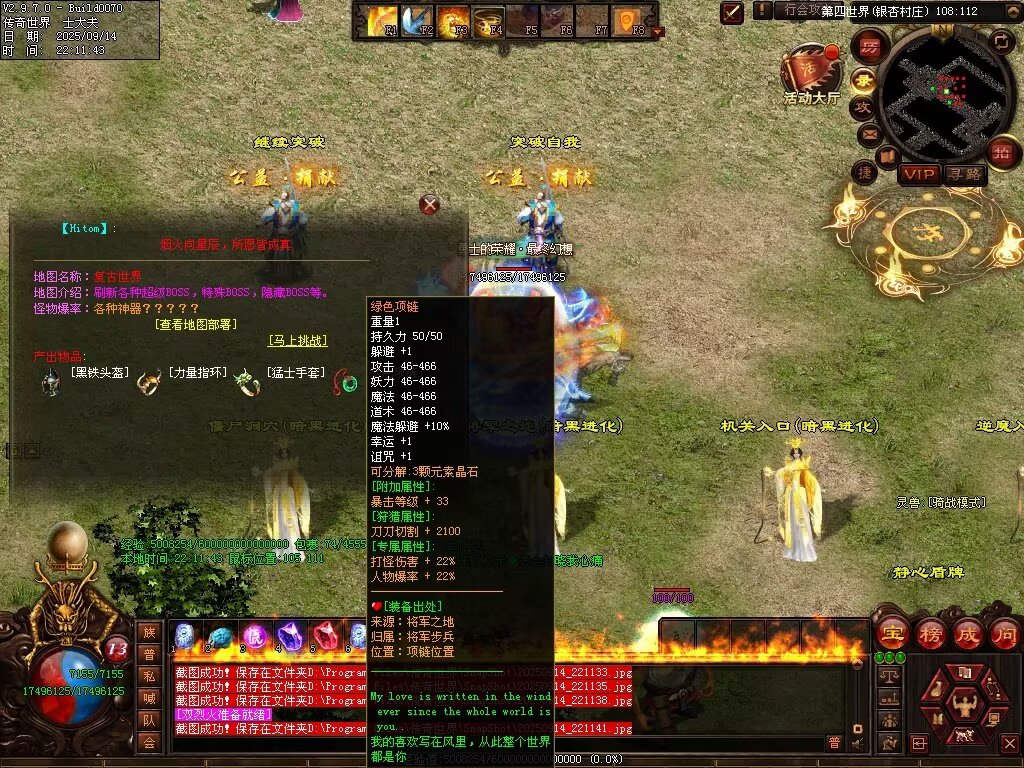This screenshot has width=1024, height=768.
Task: Open the 宝 treasure menu
Action: pos(892,633)
